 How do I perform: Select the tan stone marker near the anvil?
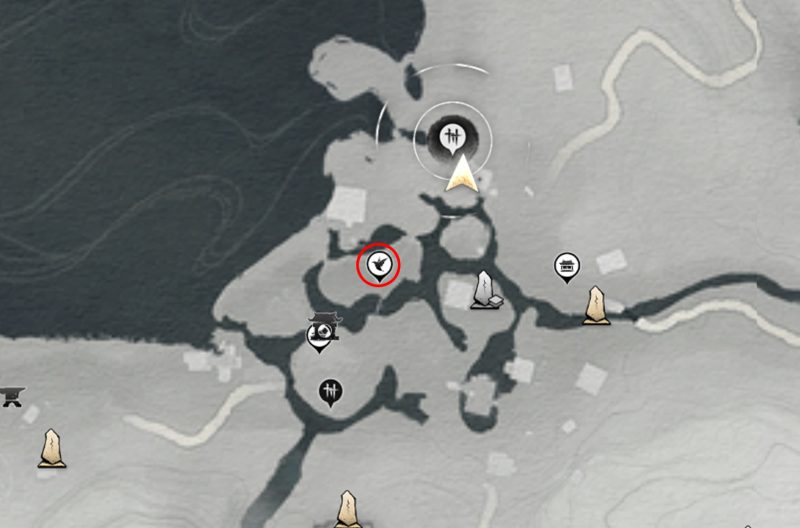pyautogui.click(x=52, y=449)
